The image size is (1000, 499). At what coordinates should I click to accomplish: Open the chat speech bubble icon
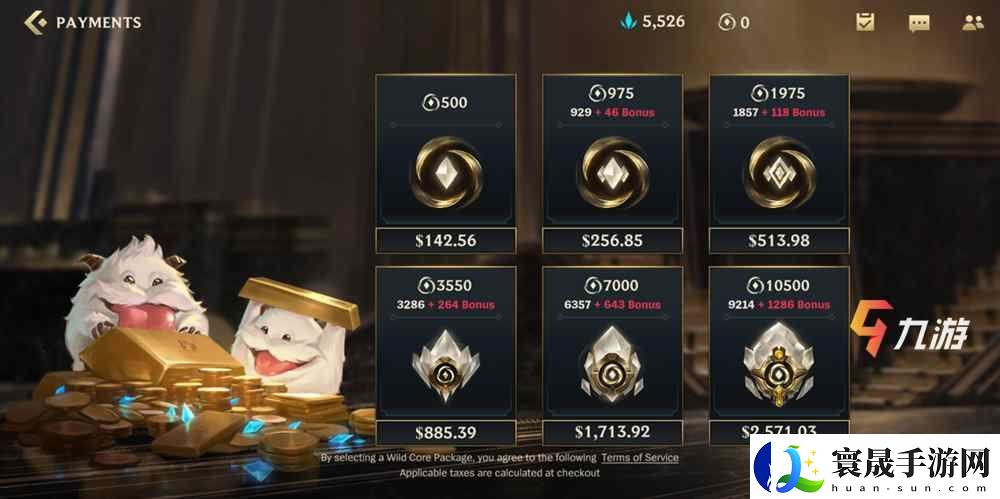coord(919,22)
